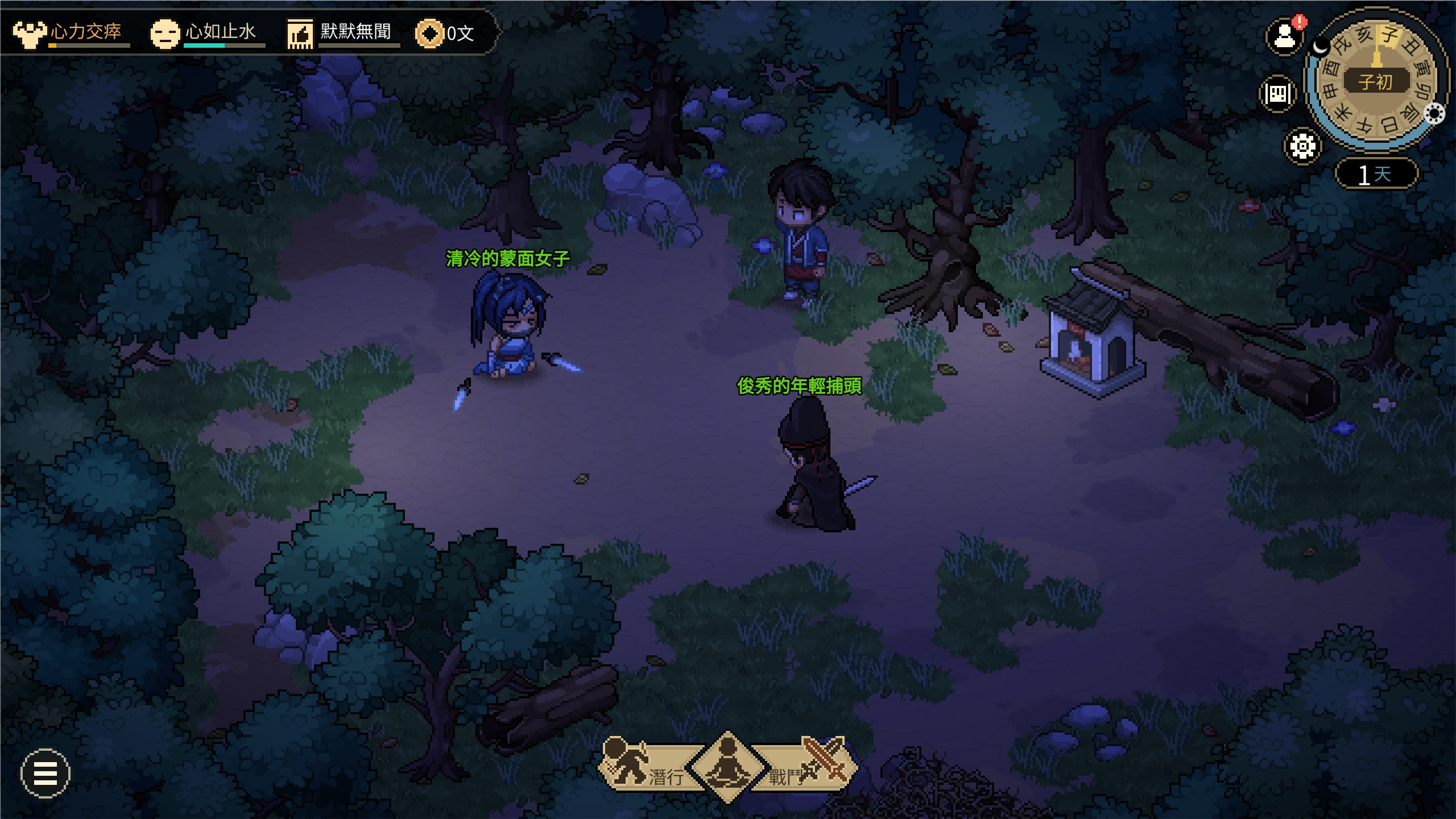This screenshot has height=819, width=1456.
Task: Click the 心如止水 mood status
Action: pyautogui.click(x=206, y=33)
